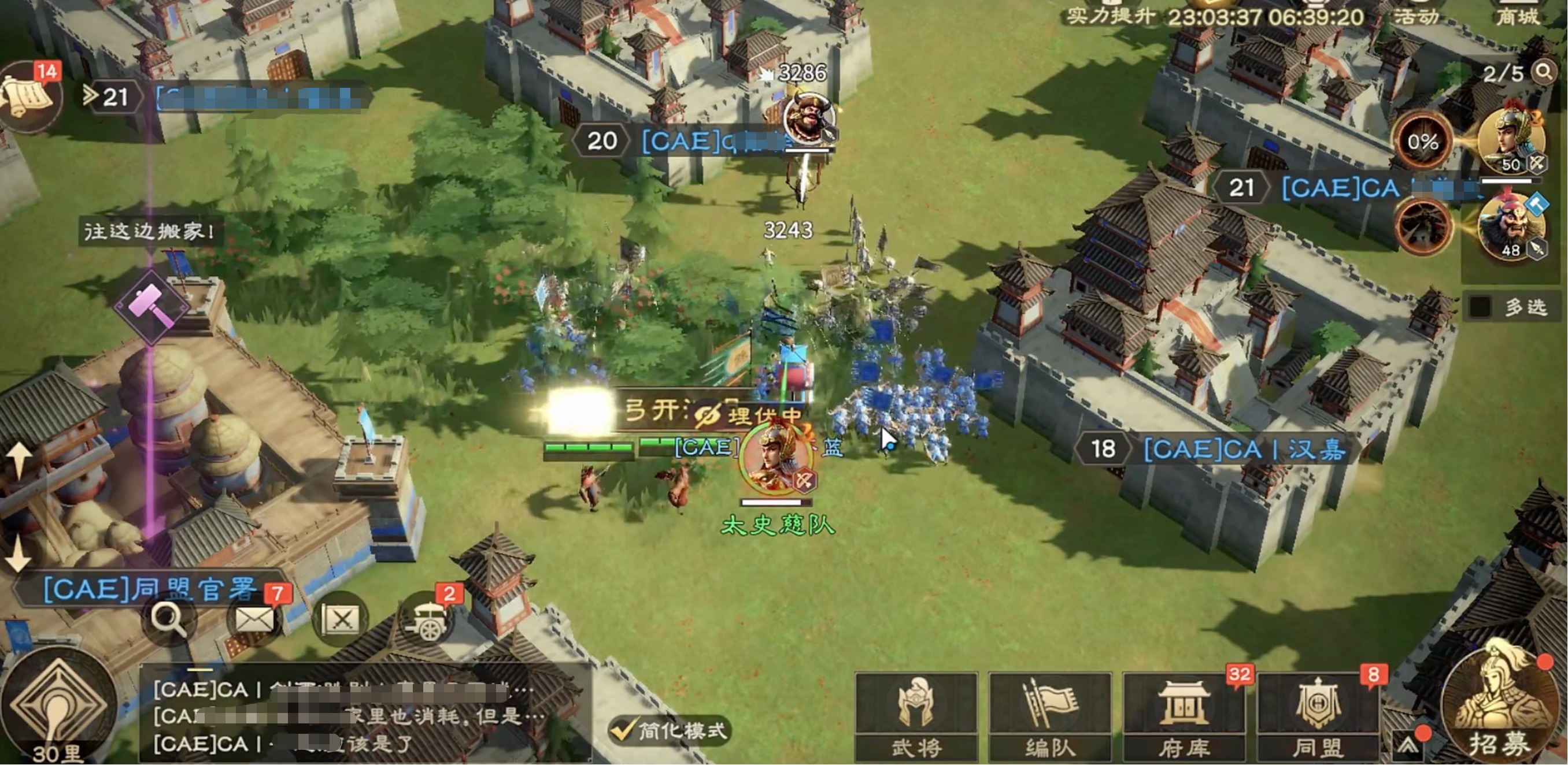This screenshot has height=765, width=1568.
Task: Toggle the 多选 multi-select checkbox
Action: [x=1480, y=307]
